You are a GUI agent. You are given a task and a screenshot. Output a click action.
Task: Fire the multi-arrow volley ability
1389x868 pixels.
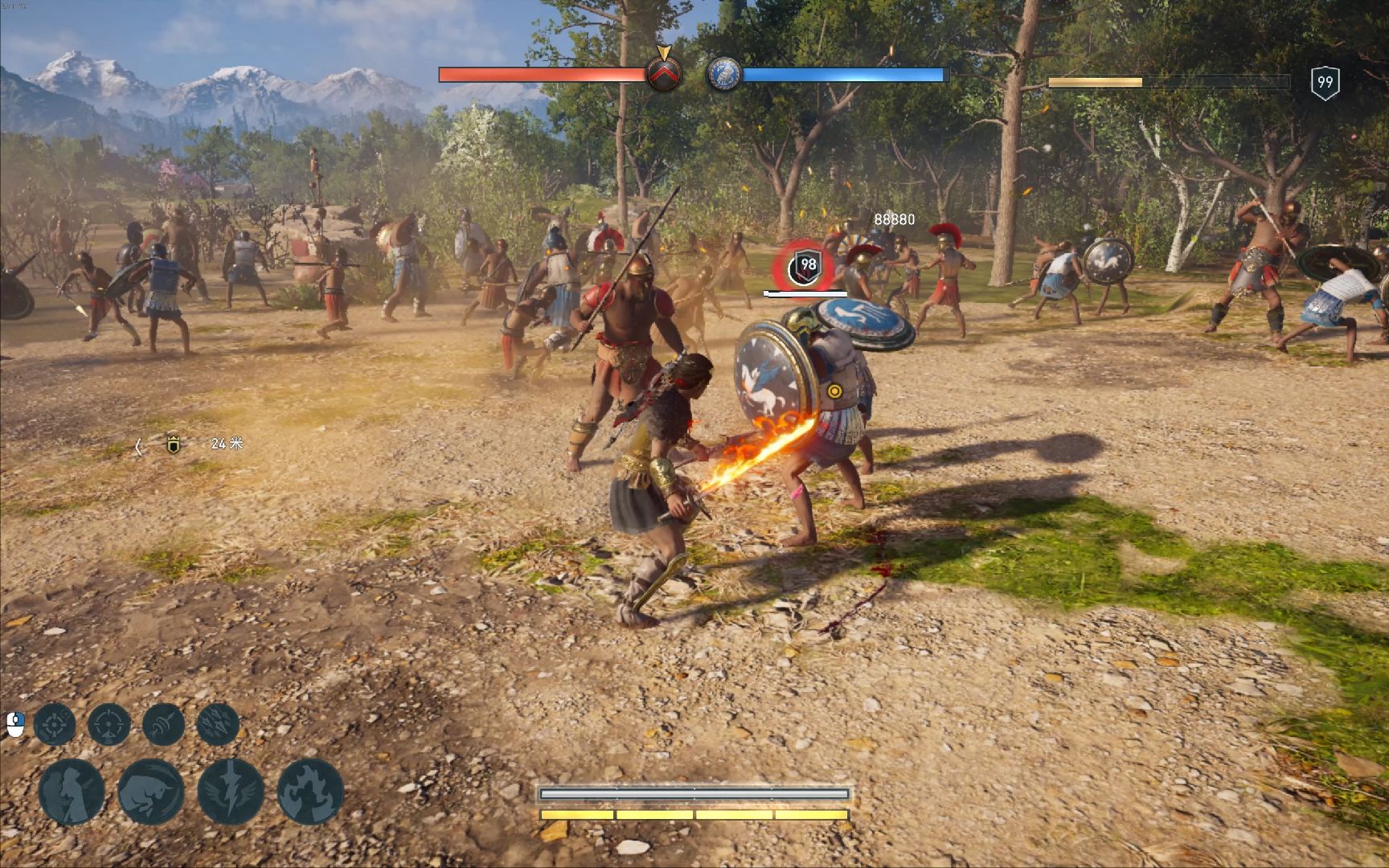(x=217, y=724)
